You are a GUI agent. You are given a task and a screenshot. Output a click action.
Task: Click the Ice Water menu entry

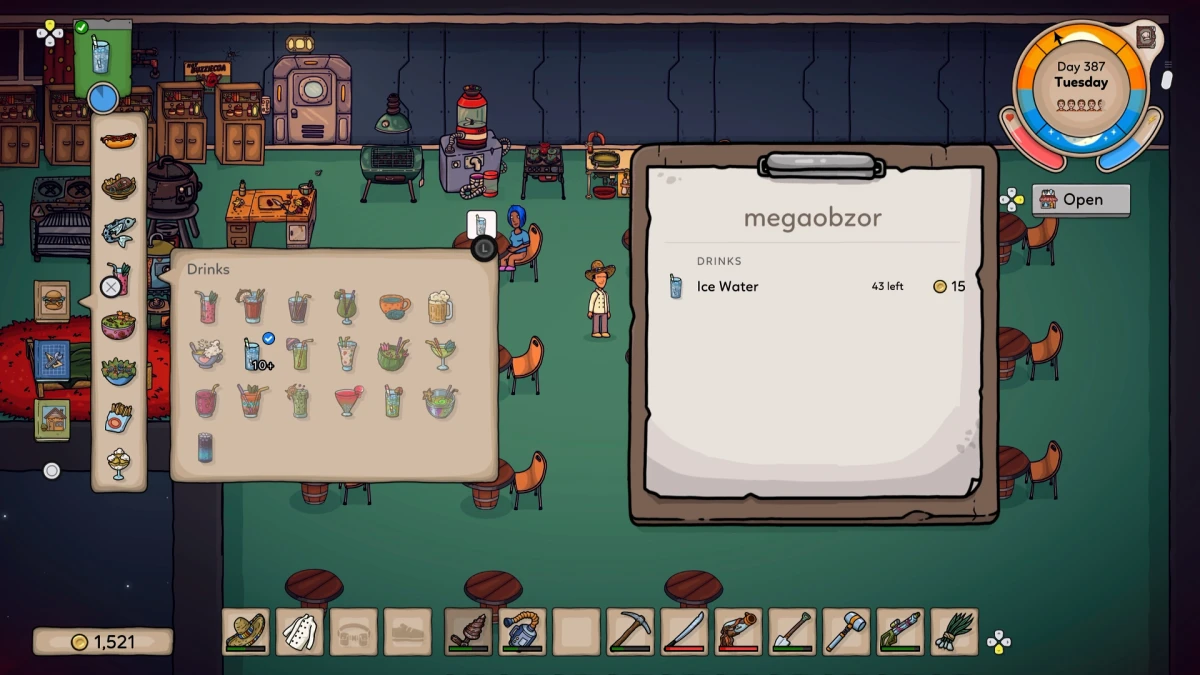727,287
